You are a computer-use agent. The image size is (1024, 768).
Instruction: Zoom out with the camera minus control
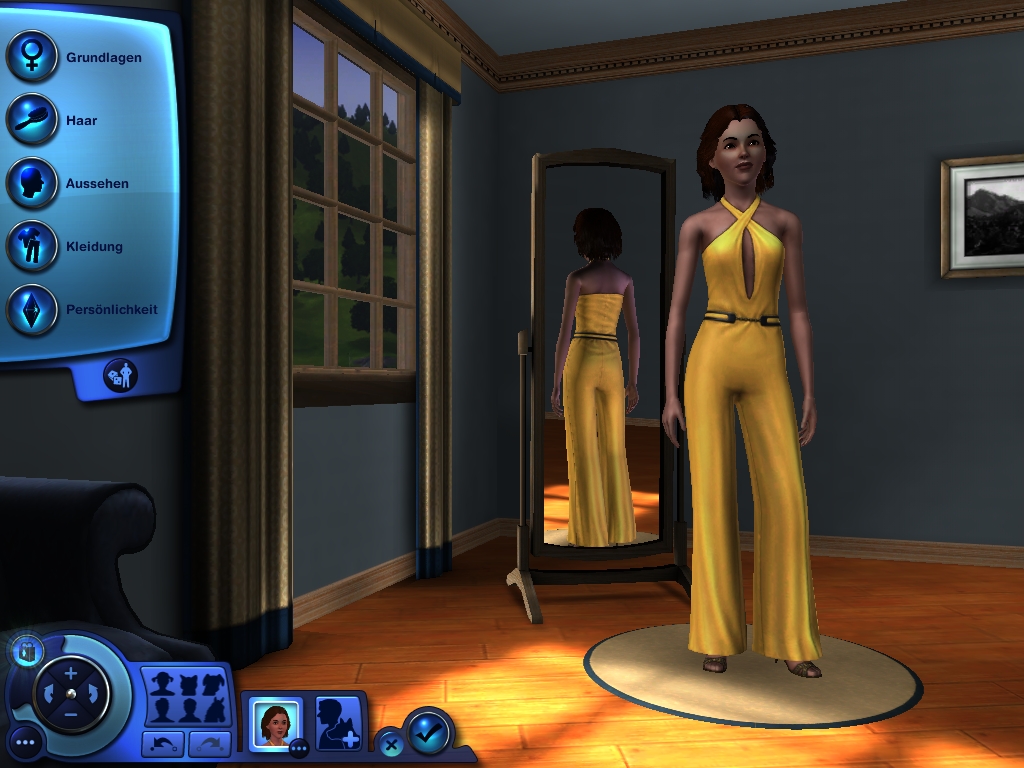coord(71,715)
